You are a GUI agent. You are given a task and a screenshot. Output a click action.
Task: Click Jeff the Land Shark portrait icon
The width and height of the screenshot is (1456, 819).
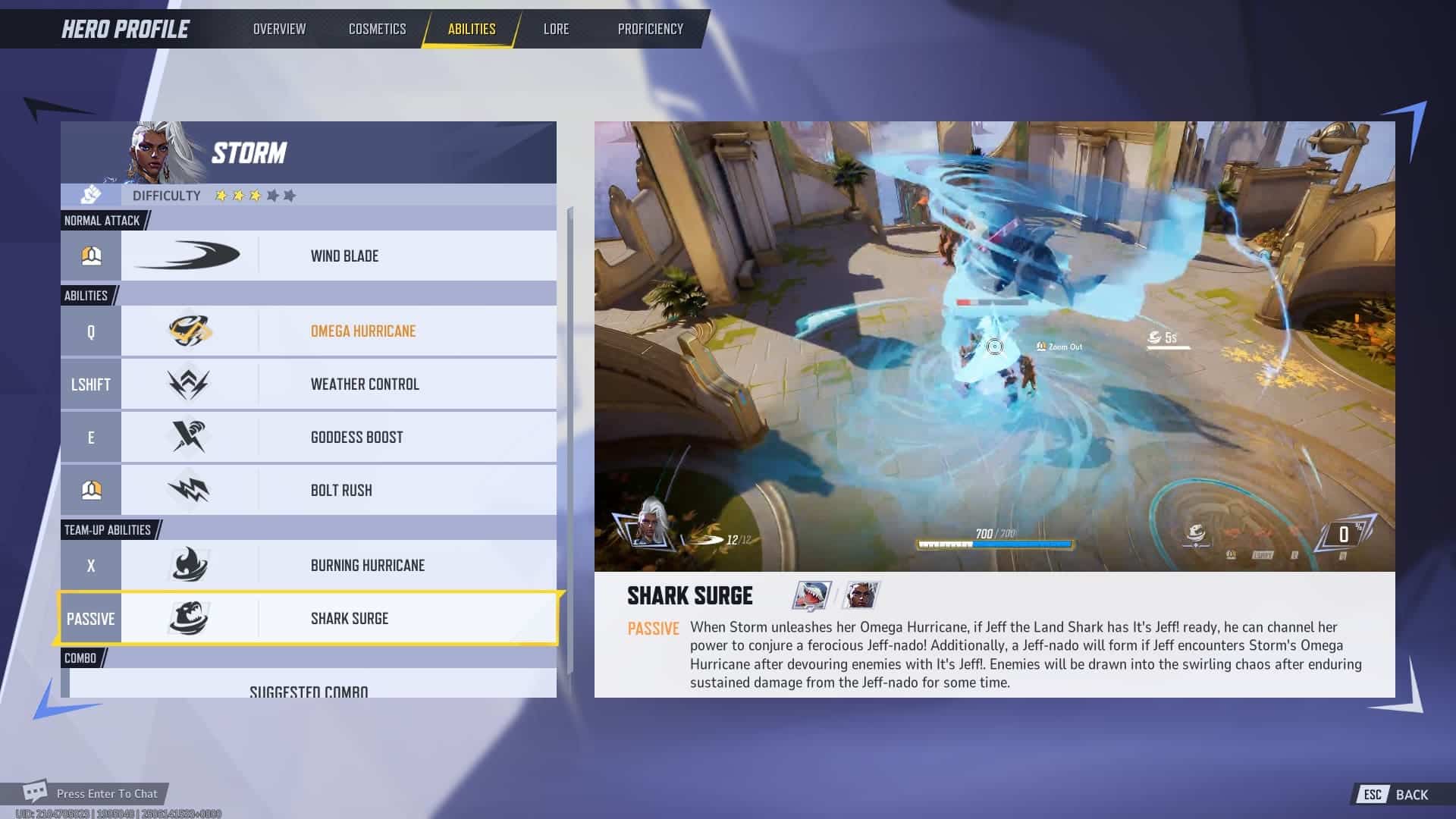click(x=811, y=595)
